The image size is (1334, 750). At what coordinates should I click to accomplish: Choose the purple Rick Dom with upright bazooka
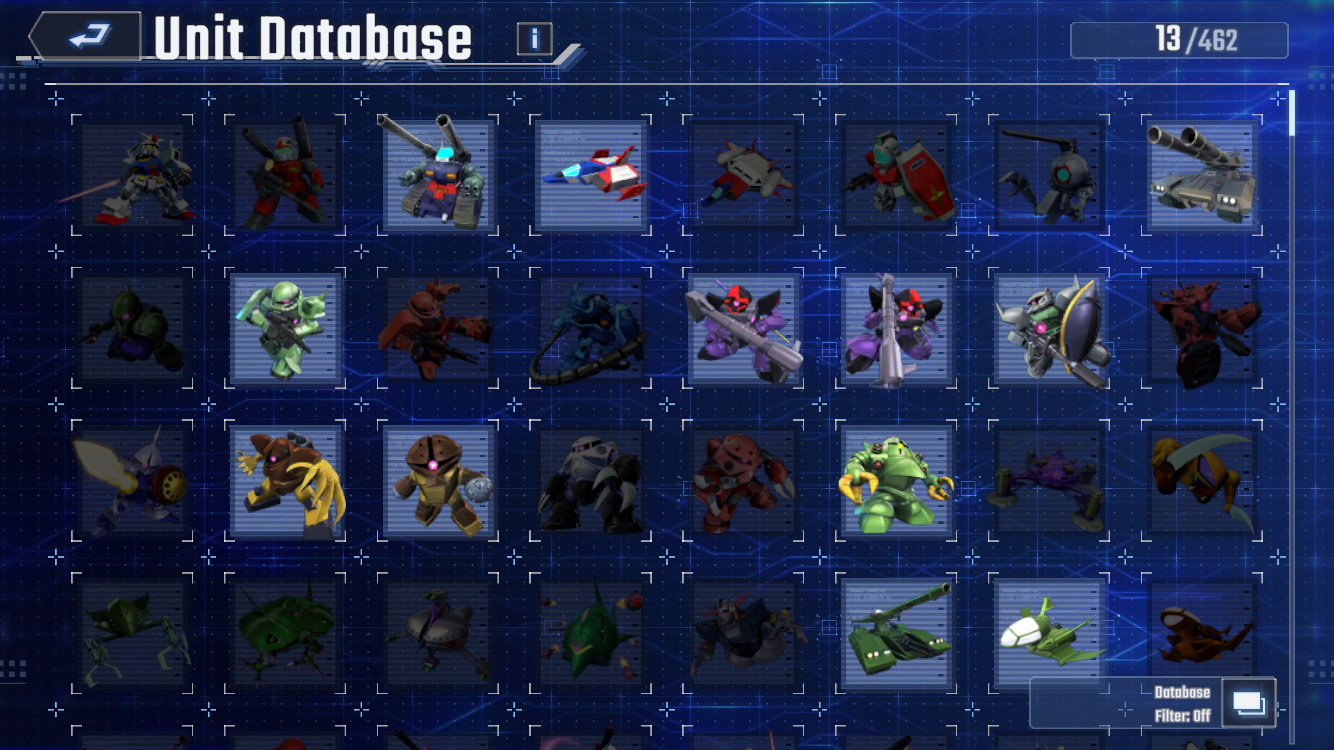(897, 329)
